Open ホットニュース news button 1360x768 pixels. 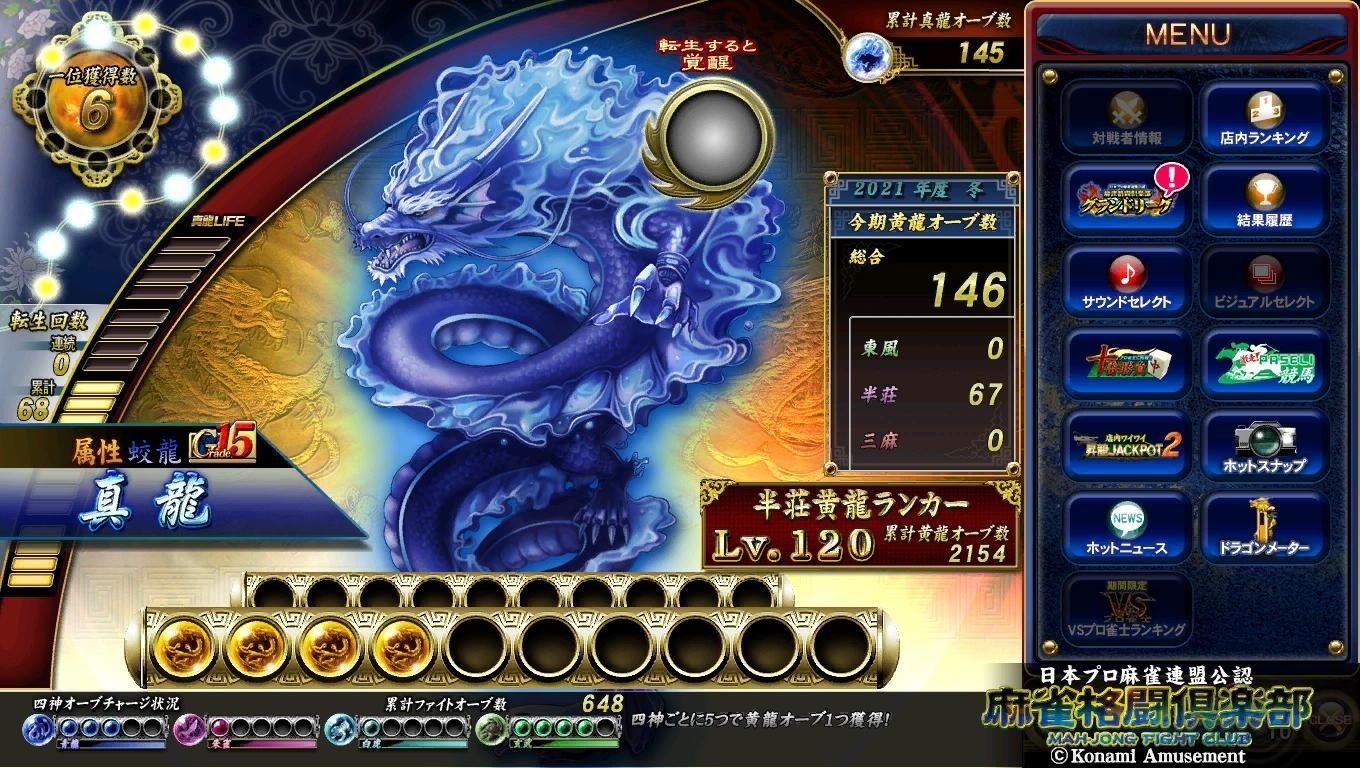coord(1127,528)
